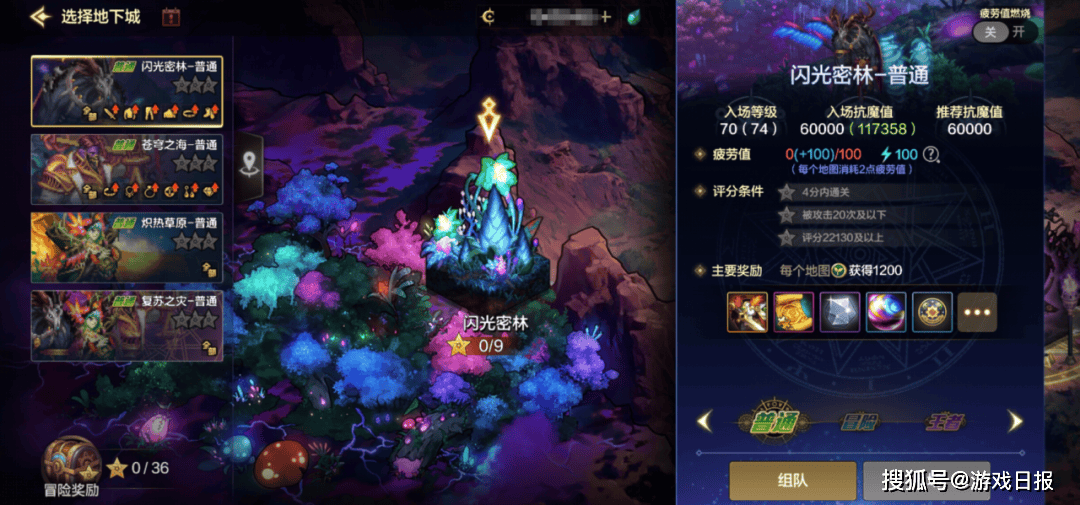Select the 闪光密林 map node
The width and height of the screenshot is (1080, 505).
488,250
